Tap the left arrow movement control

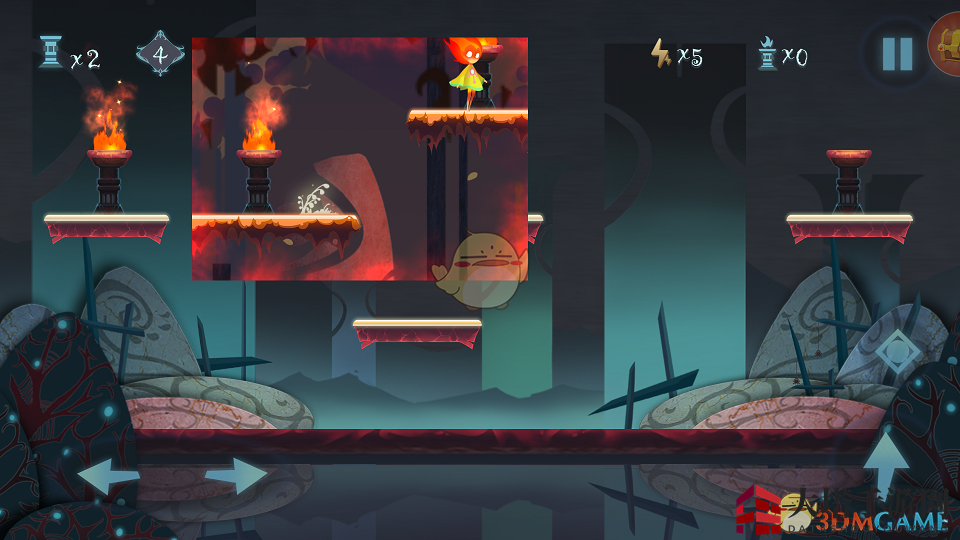click(x=107, y=475)
